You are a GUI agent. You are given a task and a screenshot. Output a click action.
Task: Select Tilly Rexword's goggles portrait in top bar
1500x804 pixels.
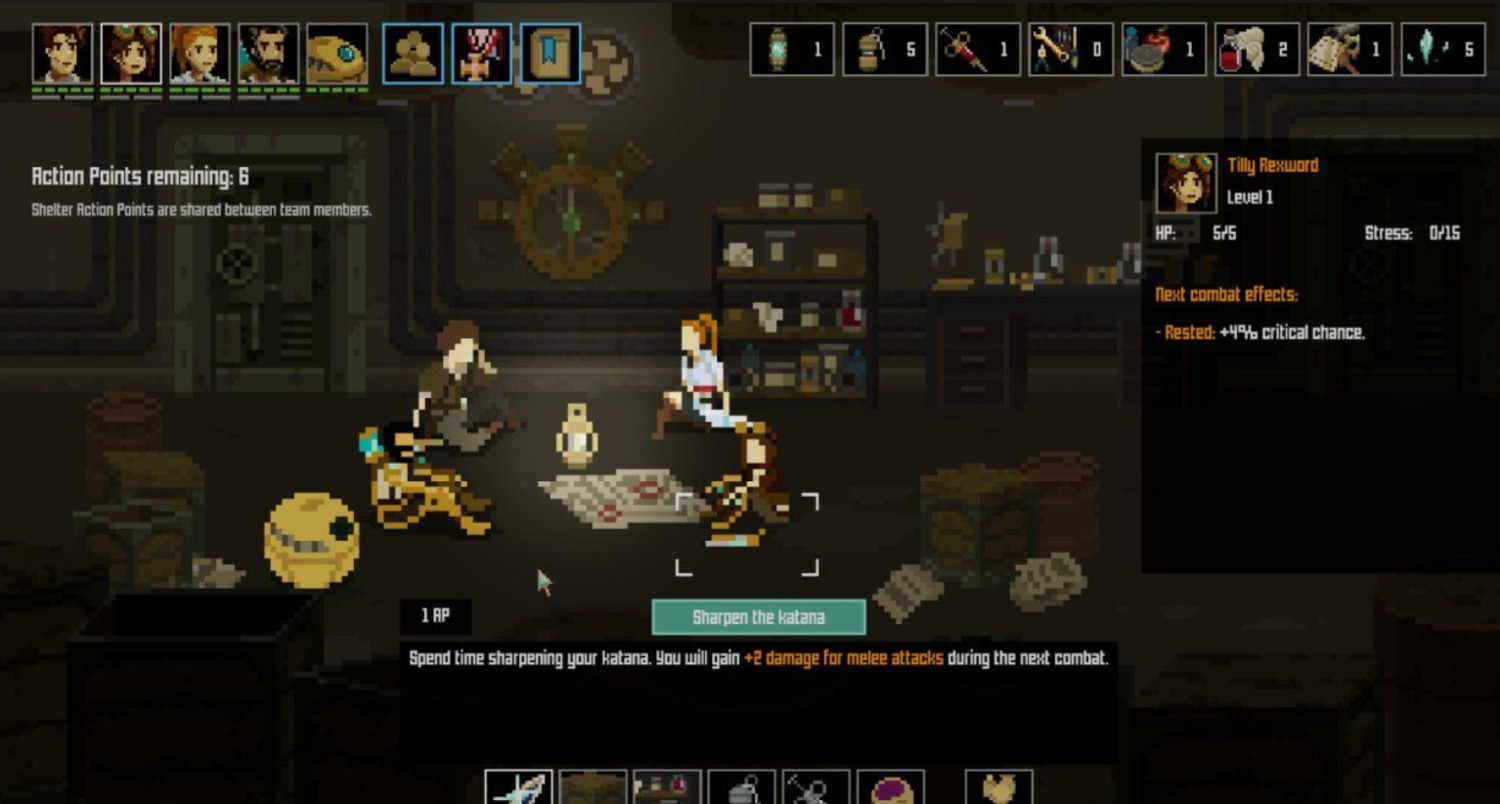(131, 54)
